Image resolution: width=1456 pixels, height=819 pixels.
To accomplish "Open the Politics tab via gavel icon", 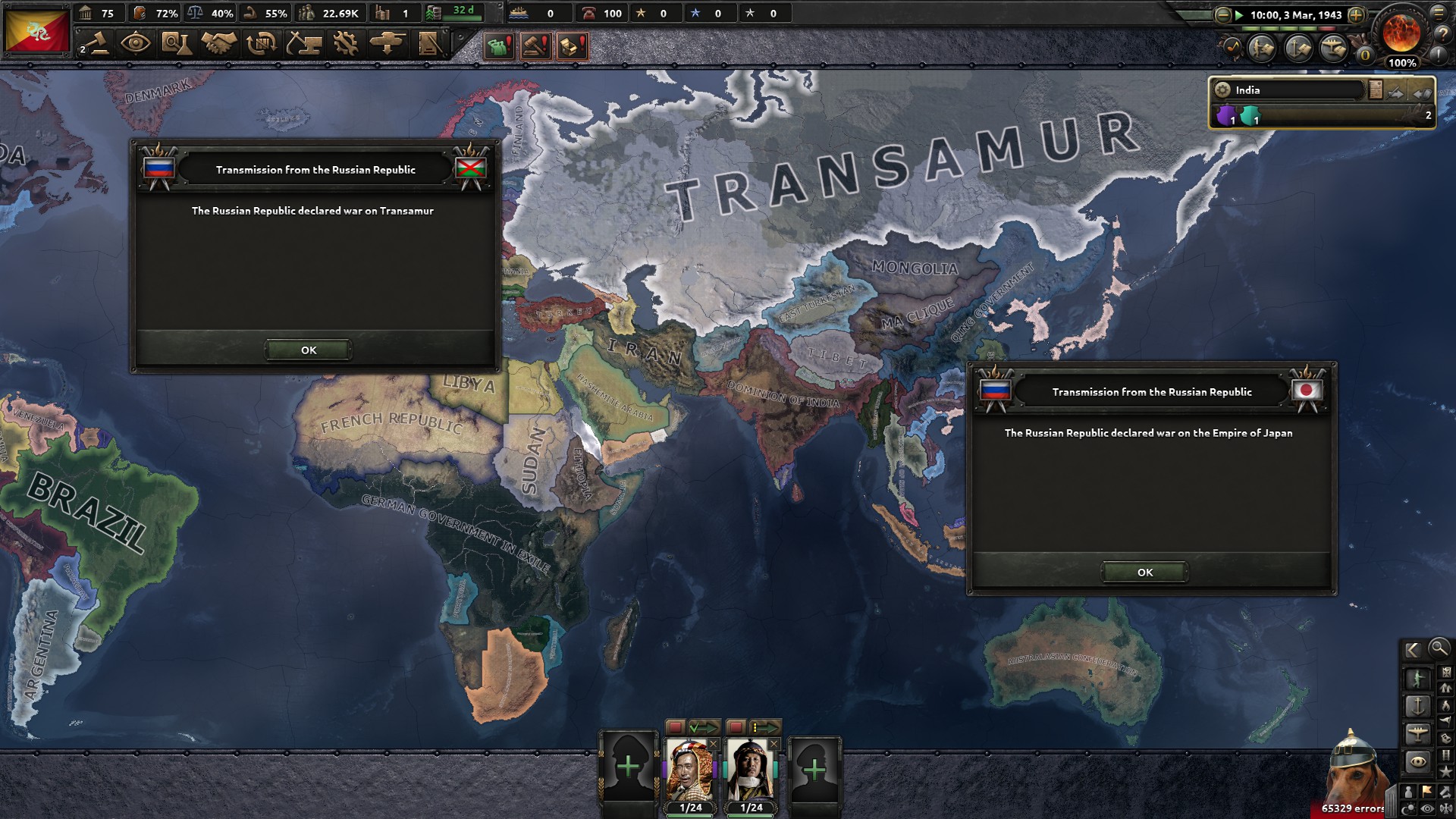I will (x=99, y=43).
